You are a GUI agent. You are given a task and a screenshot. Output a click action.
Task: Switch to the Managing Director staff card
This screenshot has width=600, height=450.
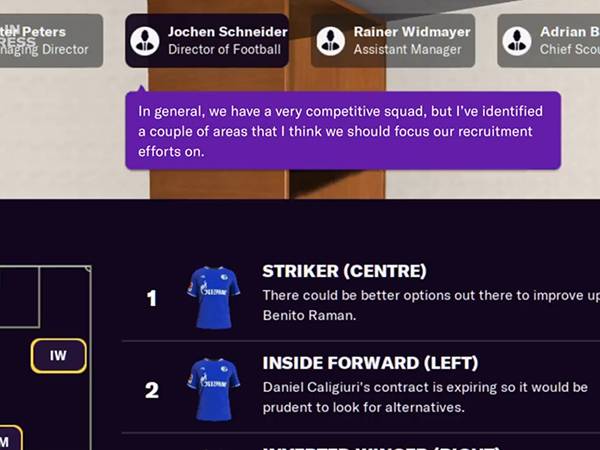coord(50,41)
